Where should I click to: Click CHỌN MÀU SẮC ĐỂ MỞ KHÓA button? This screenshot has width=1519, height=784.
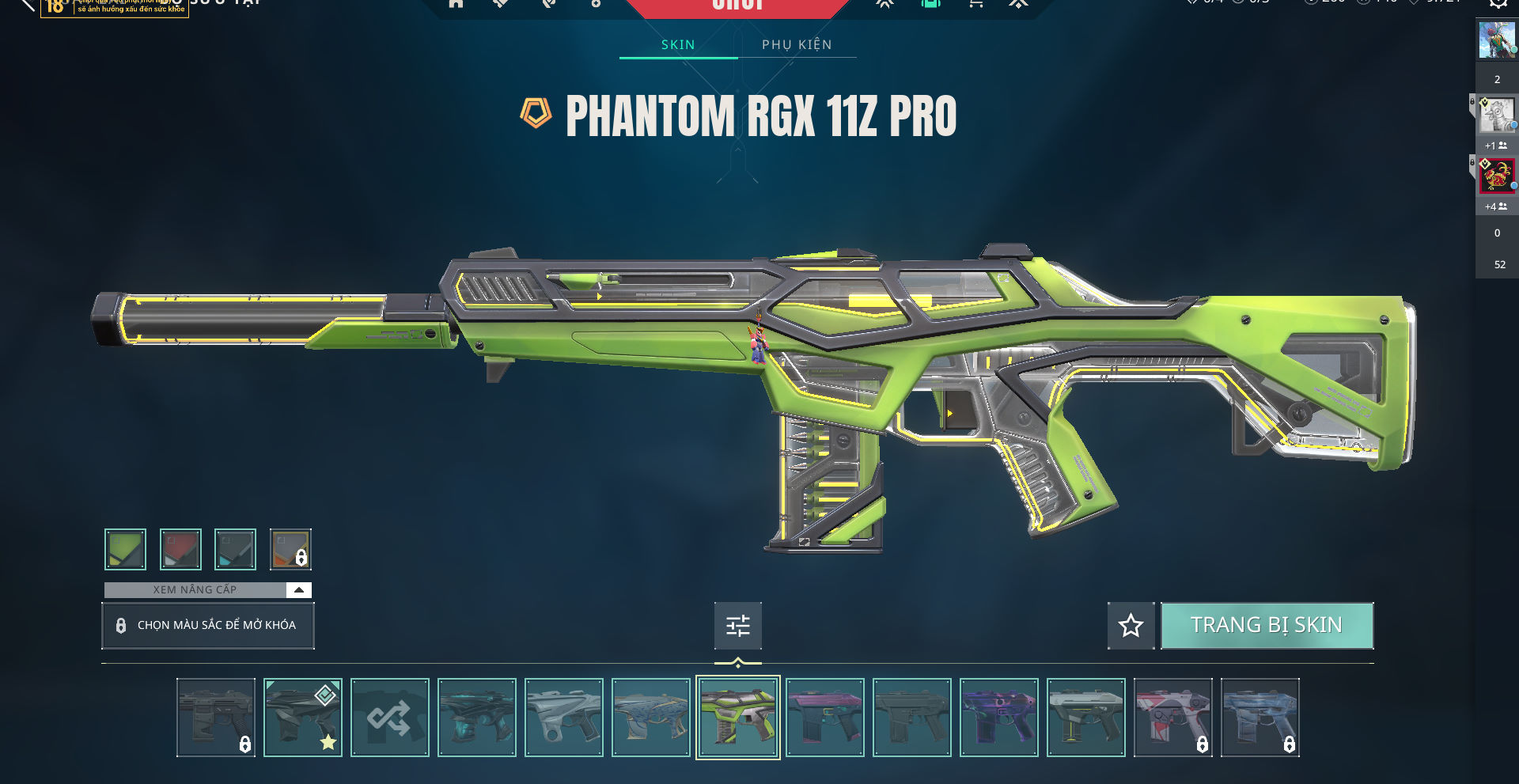pyautogui.click(x=208, y=625)
